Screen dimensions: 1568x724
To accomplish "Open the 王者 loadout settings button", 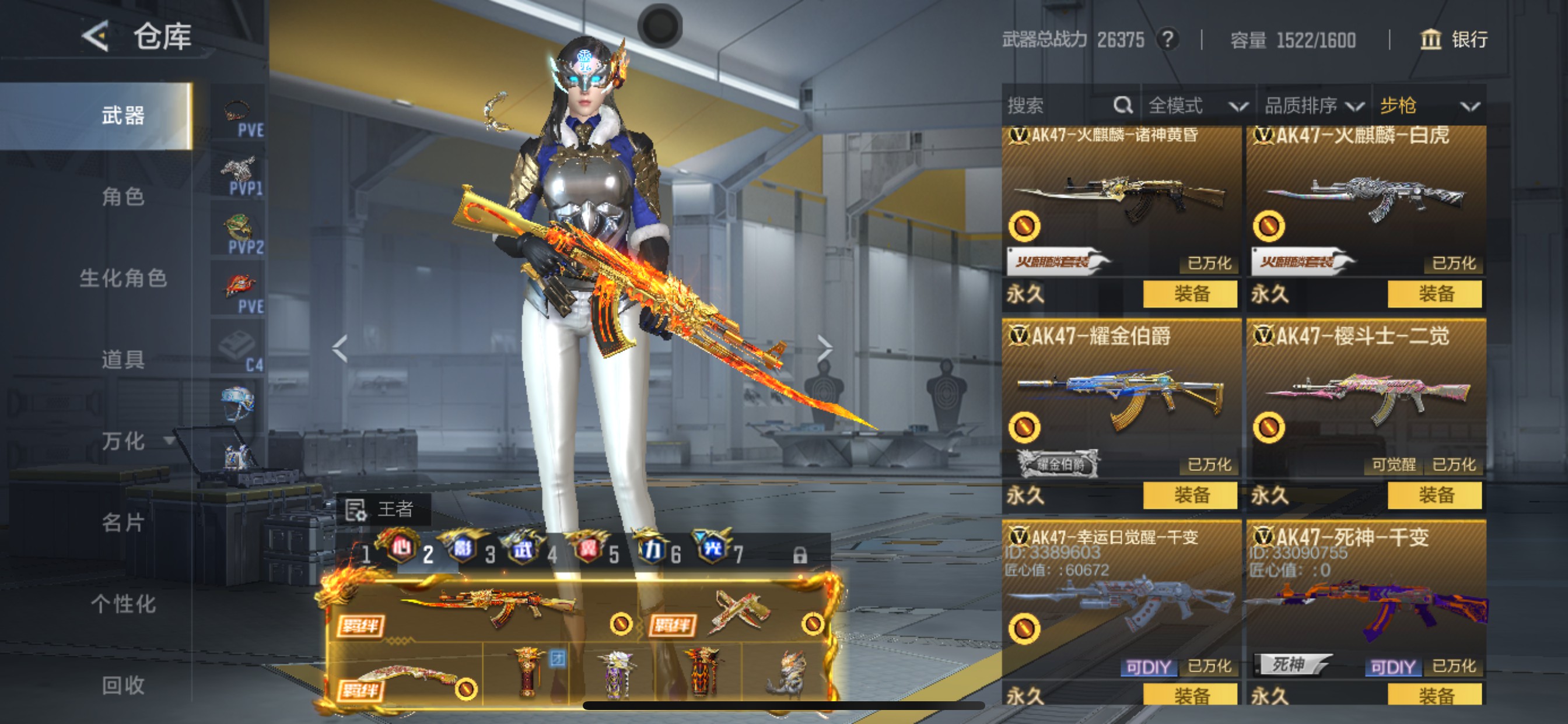I will (383, 509).
